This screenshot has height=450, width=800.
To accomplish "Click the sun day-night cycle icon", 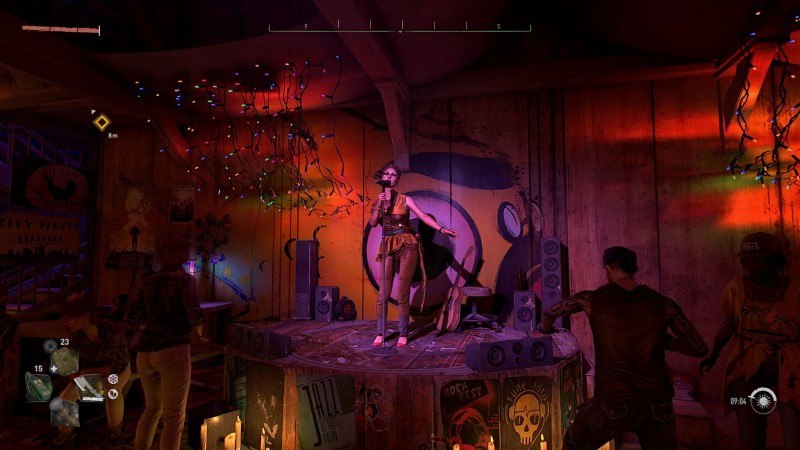I will coord(764,400).
